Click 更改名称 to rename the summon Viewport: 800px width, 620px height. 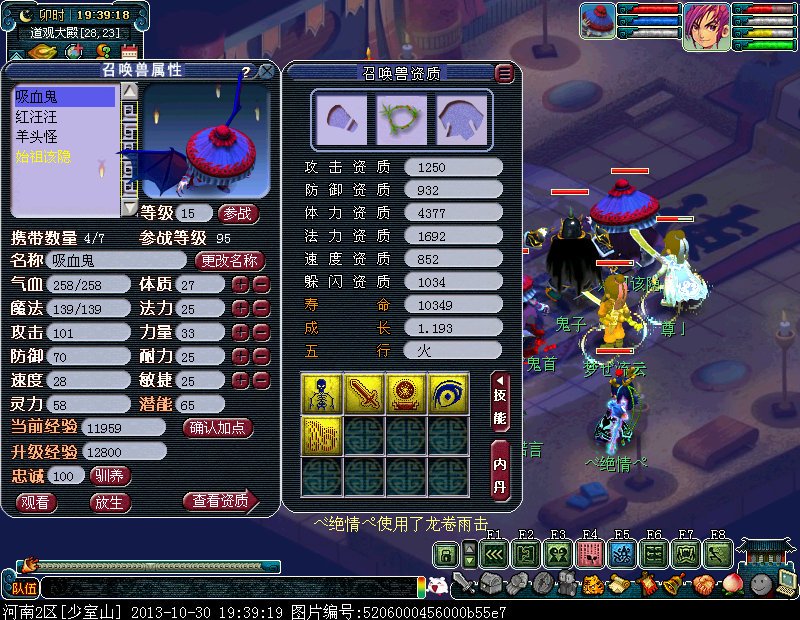click(230, 260)
